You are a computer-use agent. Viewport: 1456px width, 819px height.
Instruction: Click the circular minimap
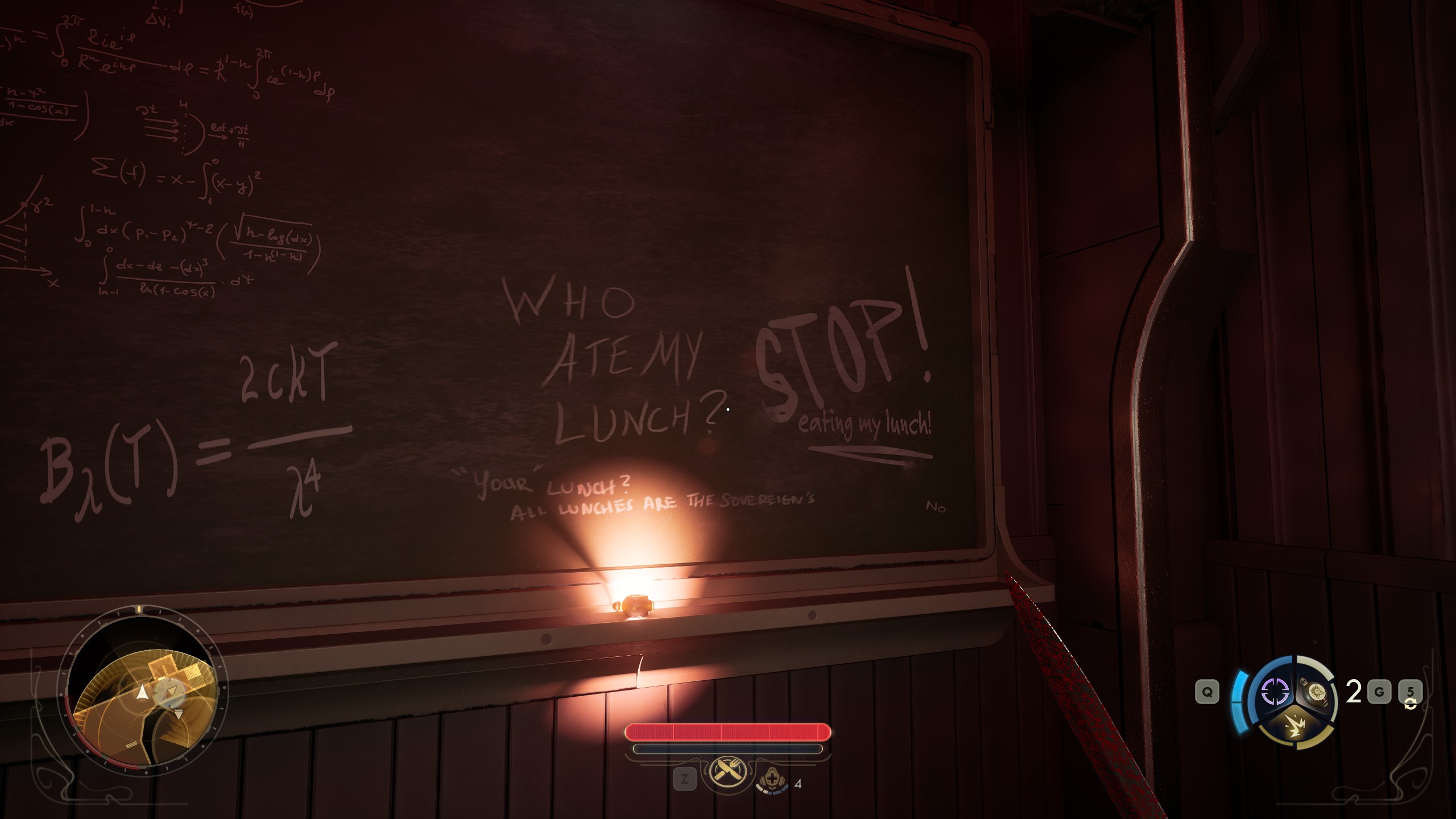point(142,694)
